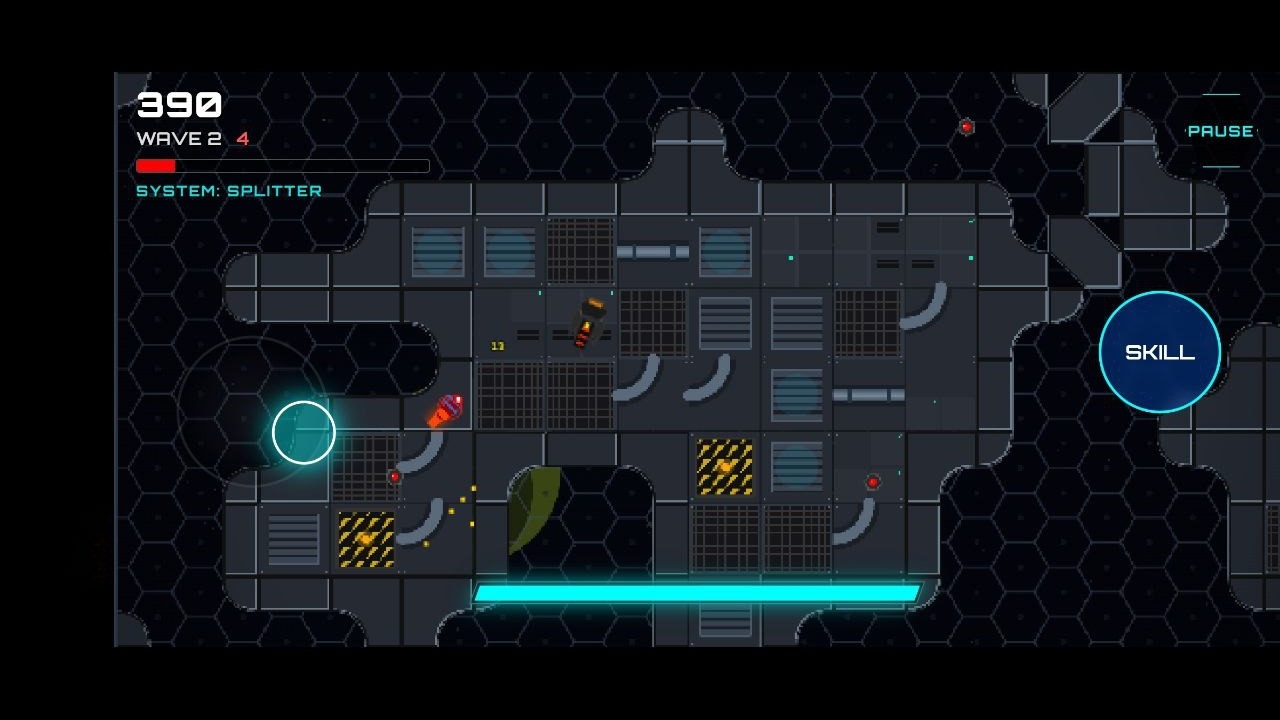This screenshot has width=1280, height=720.
Task: Activate the SKILL ability button
Action: [x=1159, y=352]
